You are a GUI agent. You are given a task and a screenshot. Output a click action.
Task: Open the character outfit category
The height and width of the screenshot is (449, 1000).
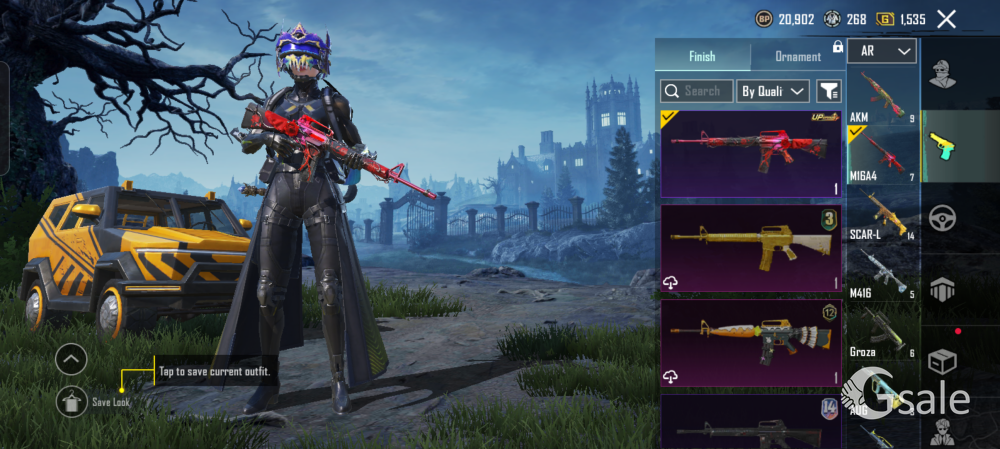942,73
